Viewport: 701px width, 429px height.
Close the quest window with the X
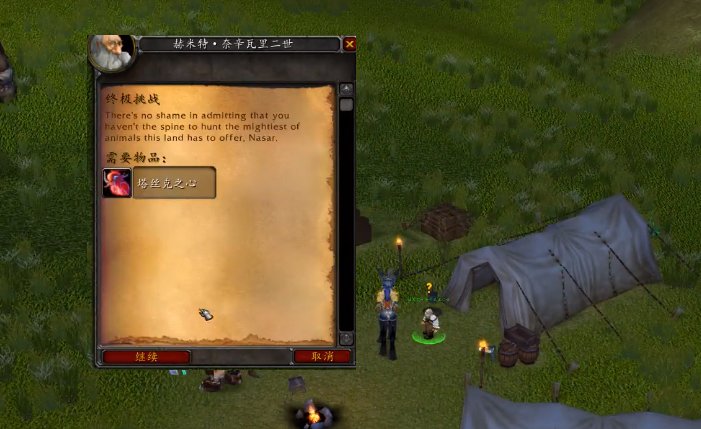tap(349, 44)
